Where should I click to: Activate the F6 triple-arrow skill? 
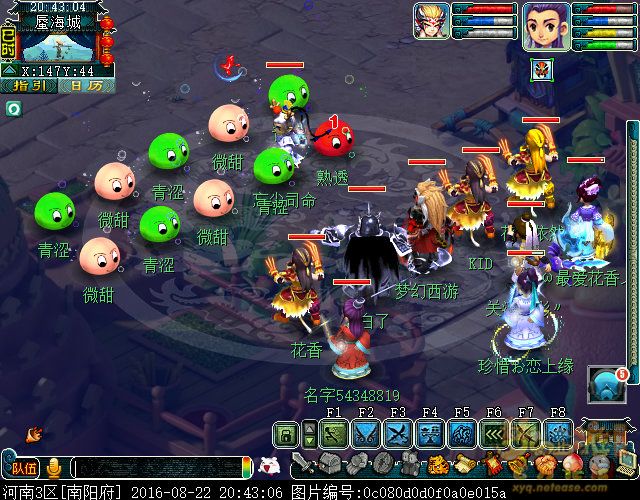pos(493,434)
